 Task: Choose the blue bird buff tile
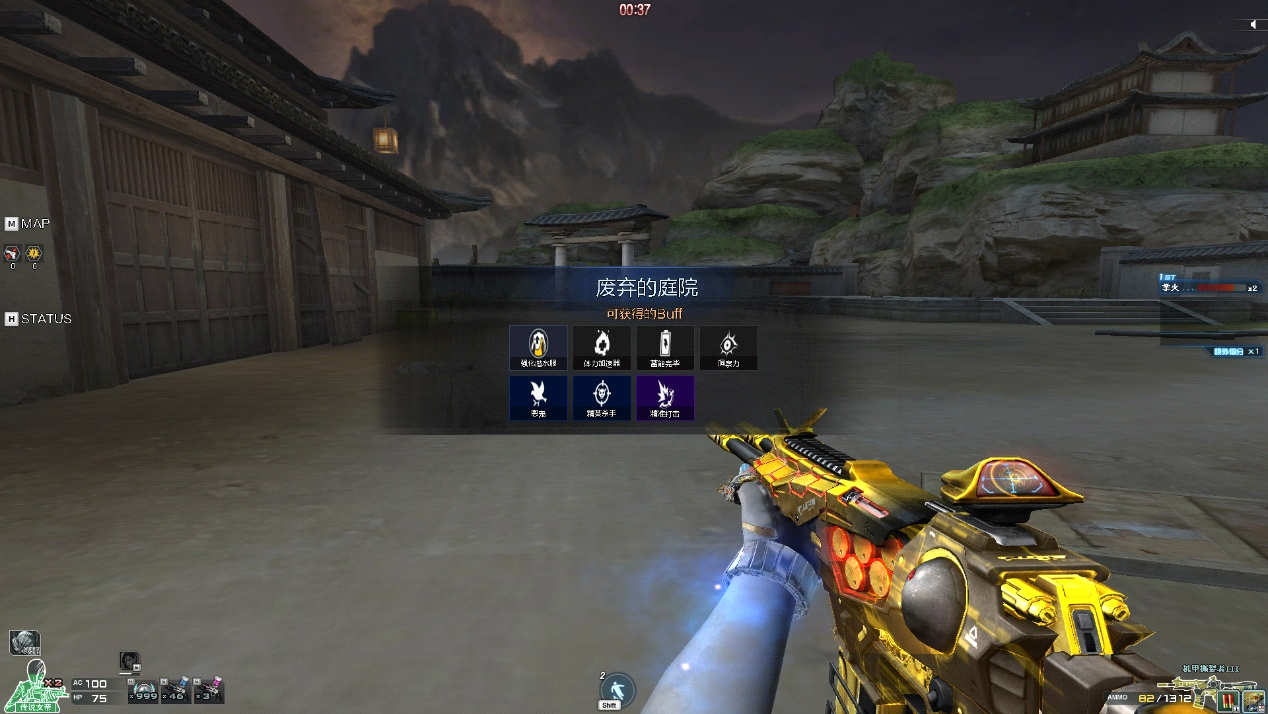pyautogui.click(x=538, y=397)
